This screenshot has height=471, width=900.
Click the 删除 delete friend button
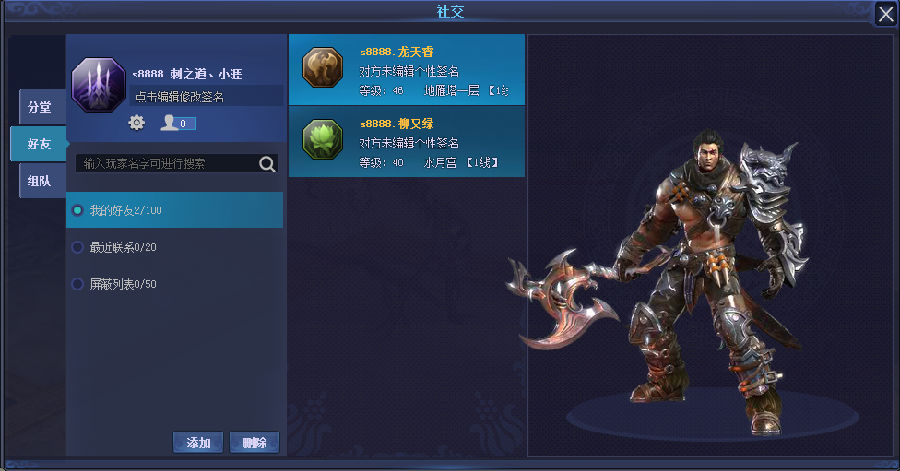pyautogui.click(x=254, y=442)
